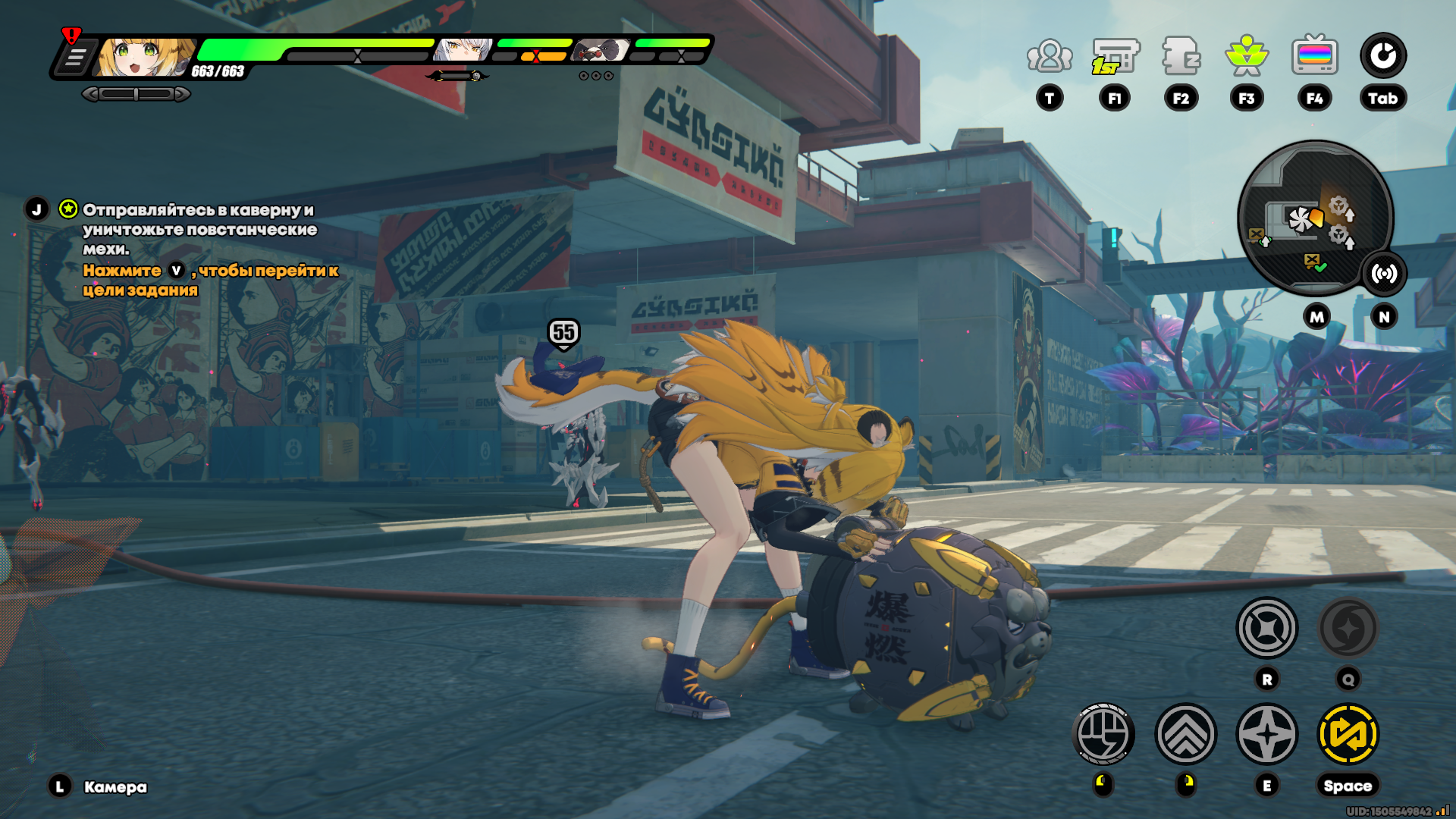
Task: Switch to the white-haired character portrait
Action: point(461,51)
